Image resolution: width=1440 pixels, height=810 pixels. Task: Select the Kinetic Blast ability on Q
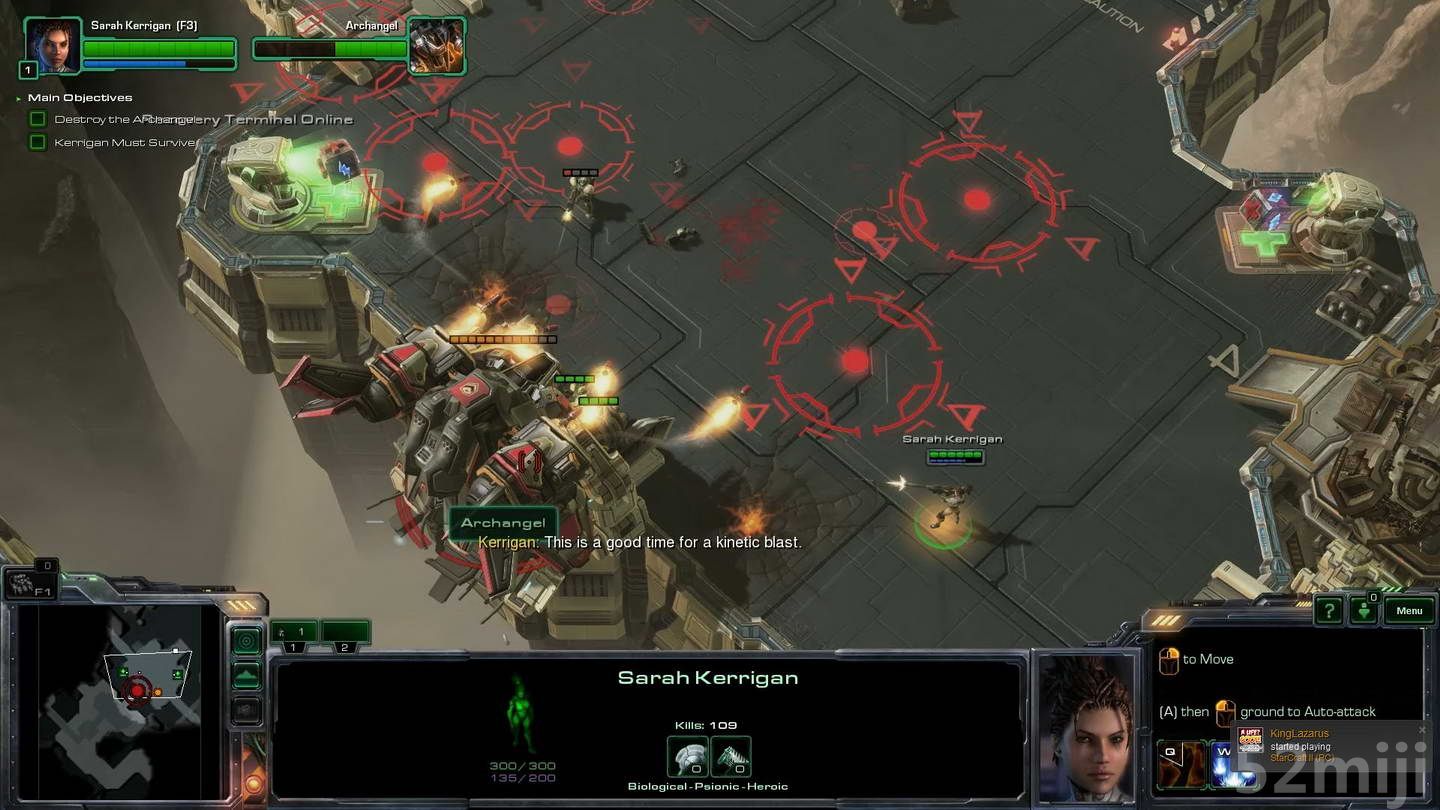coord(1183,764)
